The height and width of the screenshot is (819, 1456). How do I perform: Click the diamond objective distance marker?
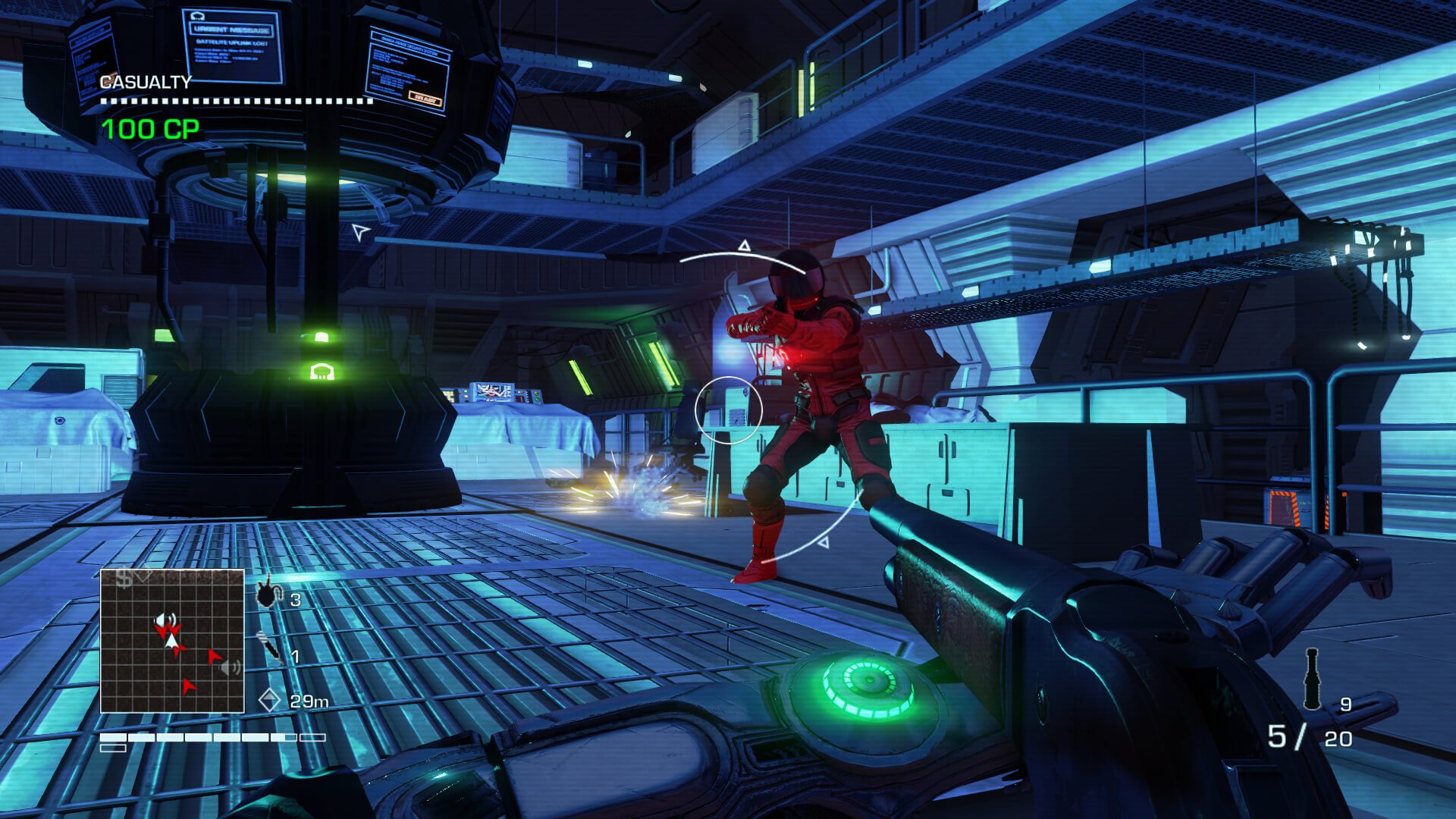(x=269, y=700)
